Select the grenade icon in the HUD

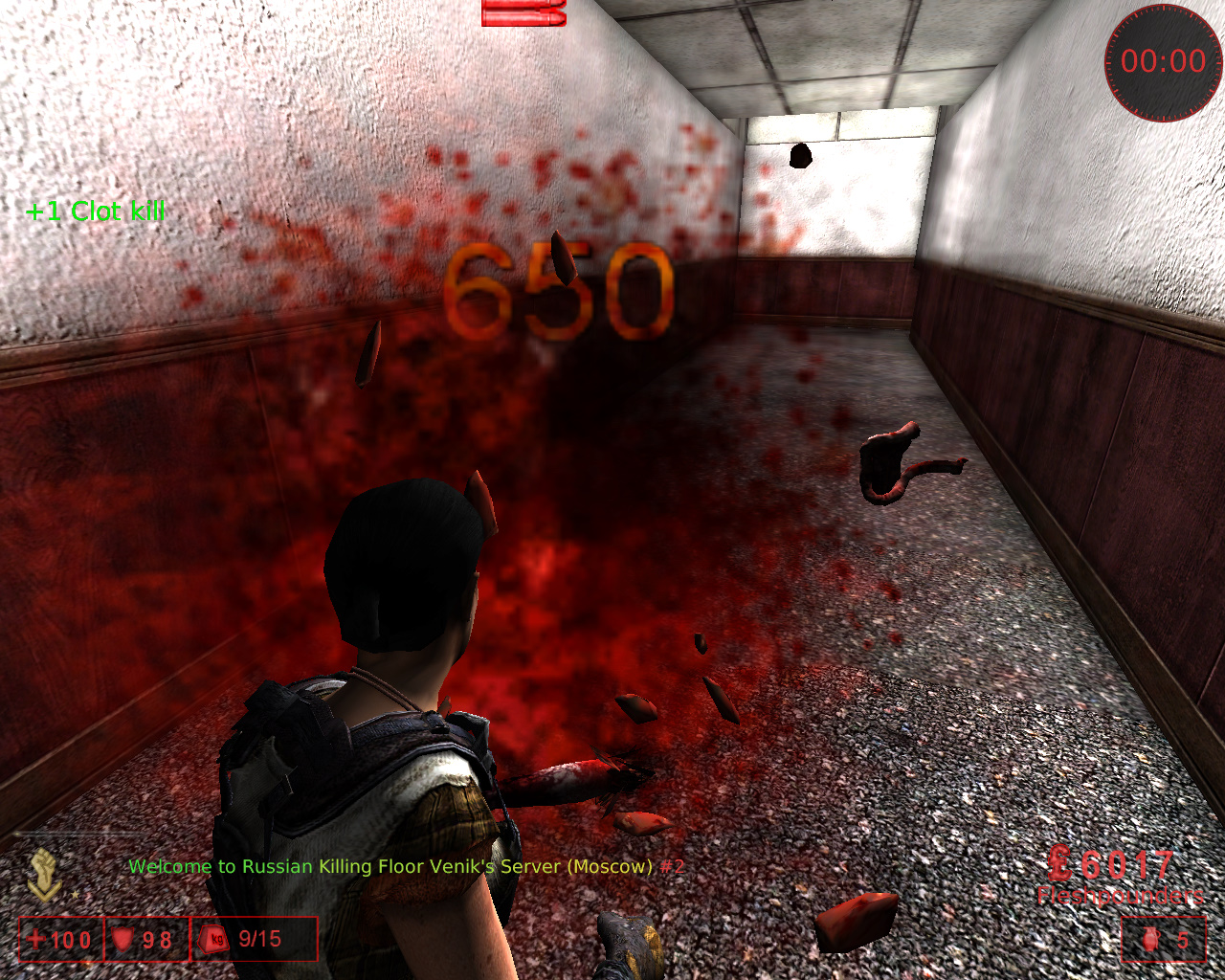[1149, 940]
